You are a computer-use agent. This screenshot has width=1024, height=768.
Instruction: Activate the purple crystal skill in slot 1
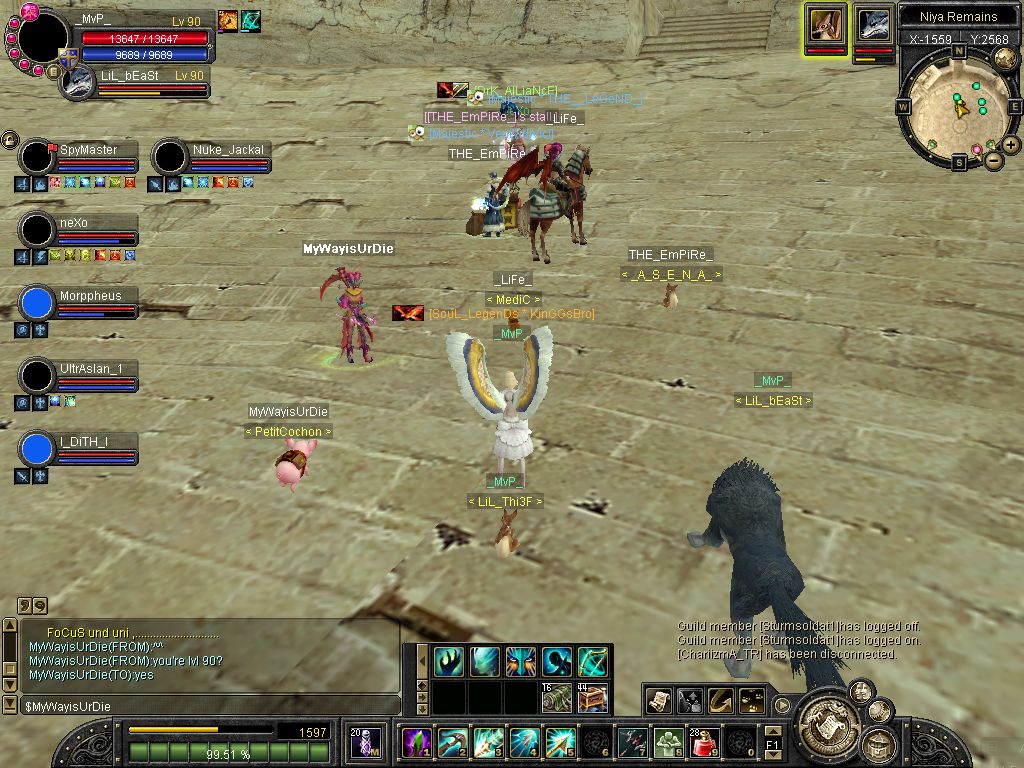pyautogui.click(x=416, y=743)
